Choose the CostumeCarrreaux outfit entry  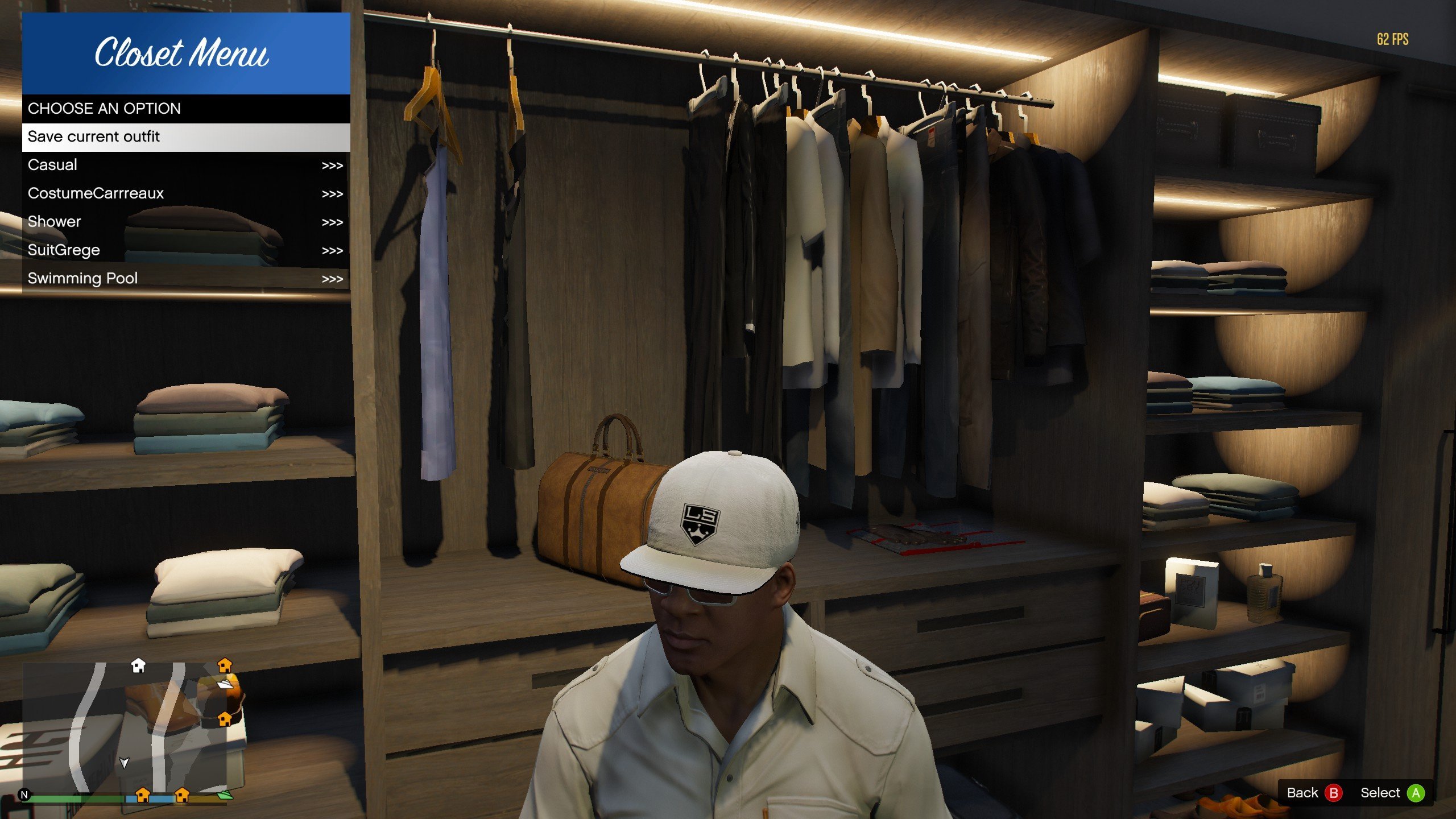coord(185,194)
